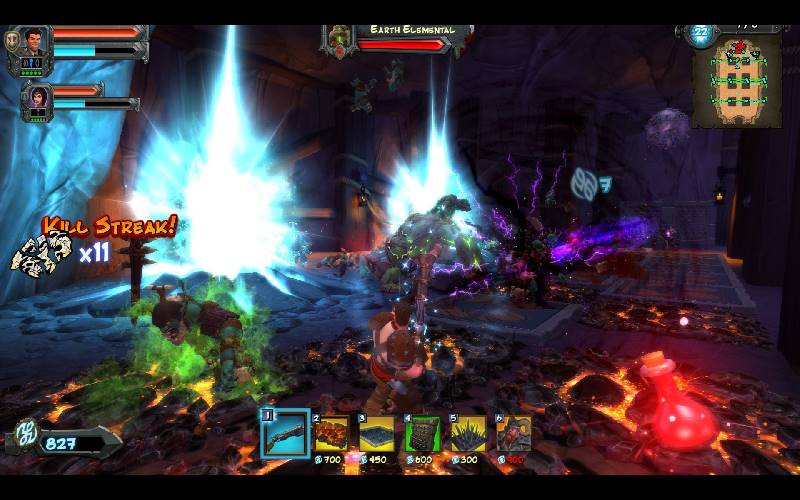Pick the green wall trap costing 600
This screenshot has width=800, height=500.
tap(422, 433)
